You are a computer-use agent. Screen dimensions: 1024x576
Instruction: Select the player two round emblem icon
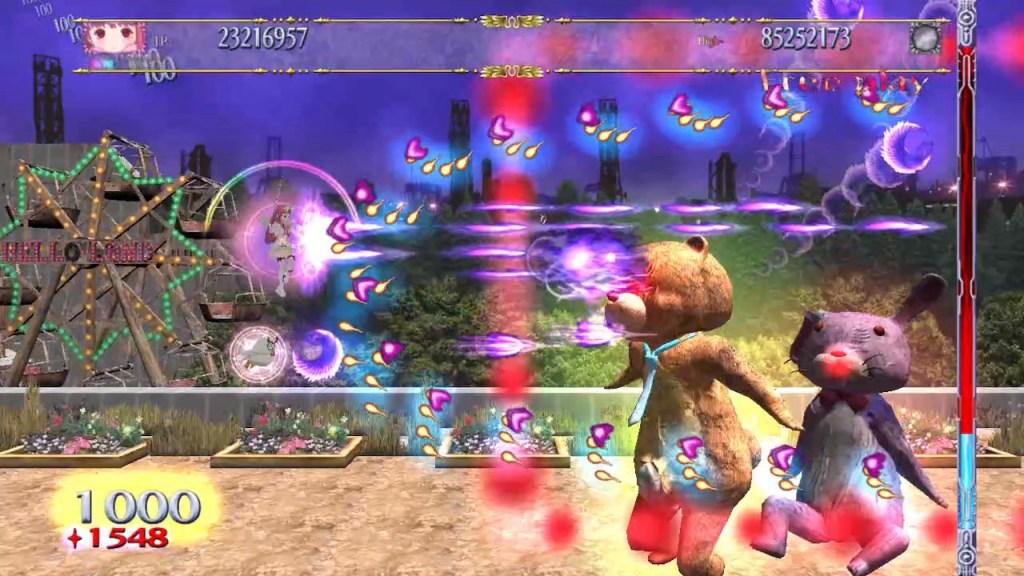coord(924,37)
